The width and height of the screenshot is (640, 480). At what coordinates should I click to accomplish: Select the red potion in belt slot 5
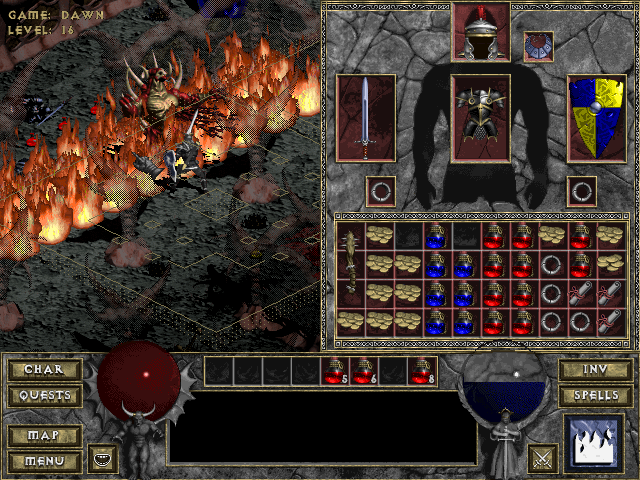[335, 371]
